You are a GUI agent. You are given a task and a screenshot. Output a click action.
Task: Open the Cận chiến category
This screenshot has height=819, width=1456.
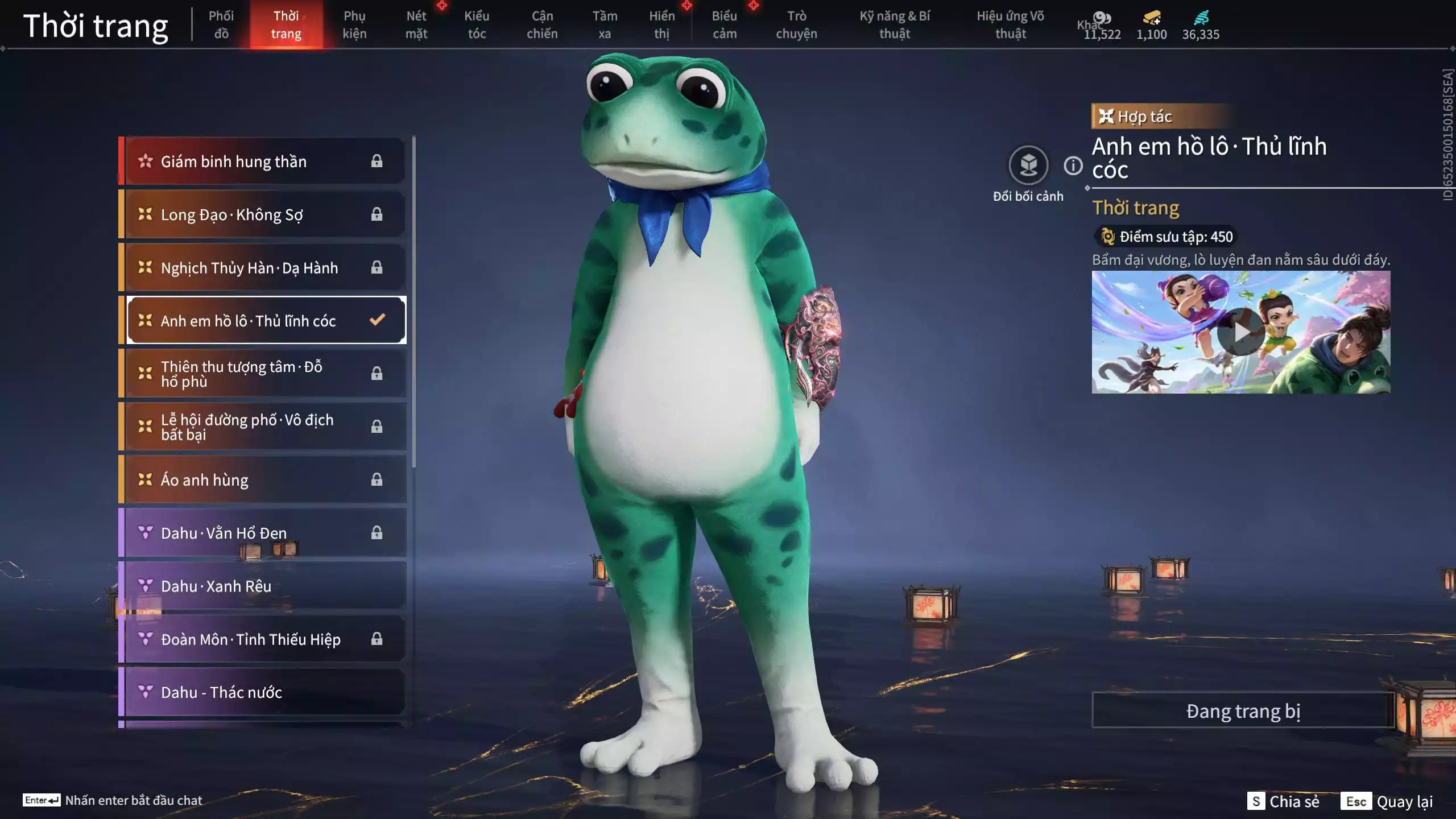click(x=542, y=25)
